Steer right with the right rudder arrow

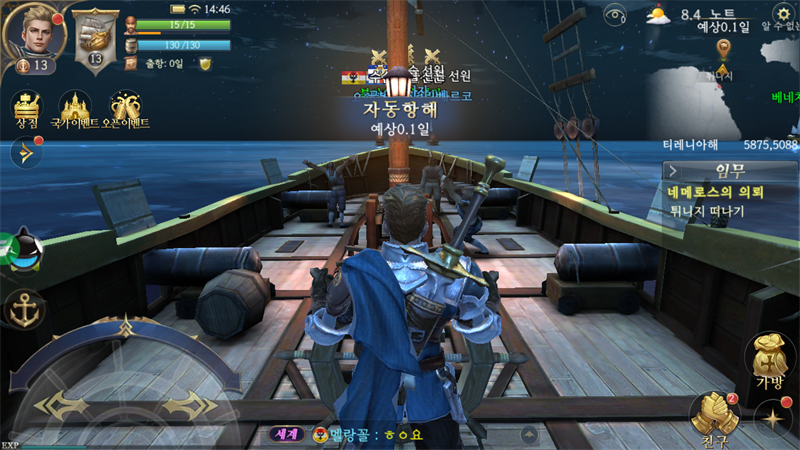coord(184,404)
